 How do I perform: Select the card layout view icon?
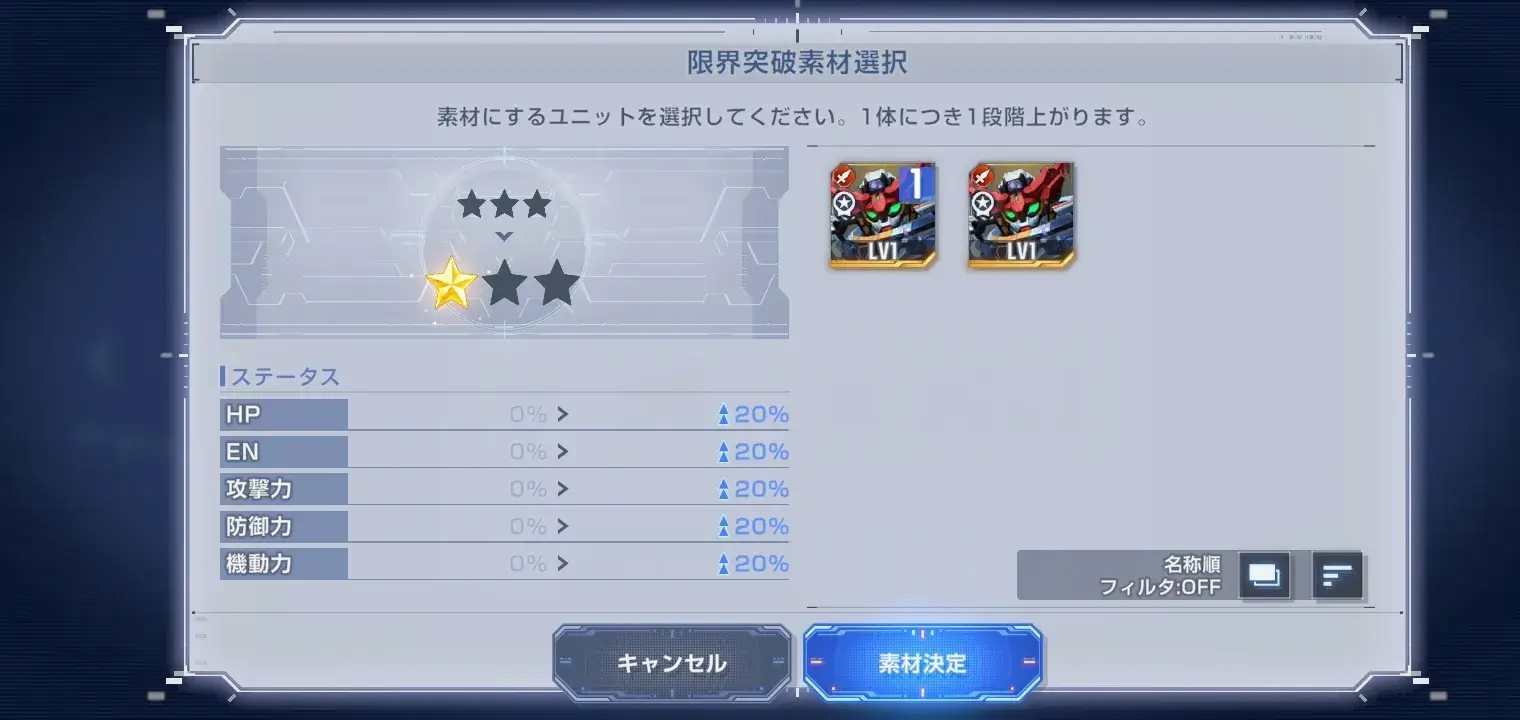[x=1264, y=575]
